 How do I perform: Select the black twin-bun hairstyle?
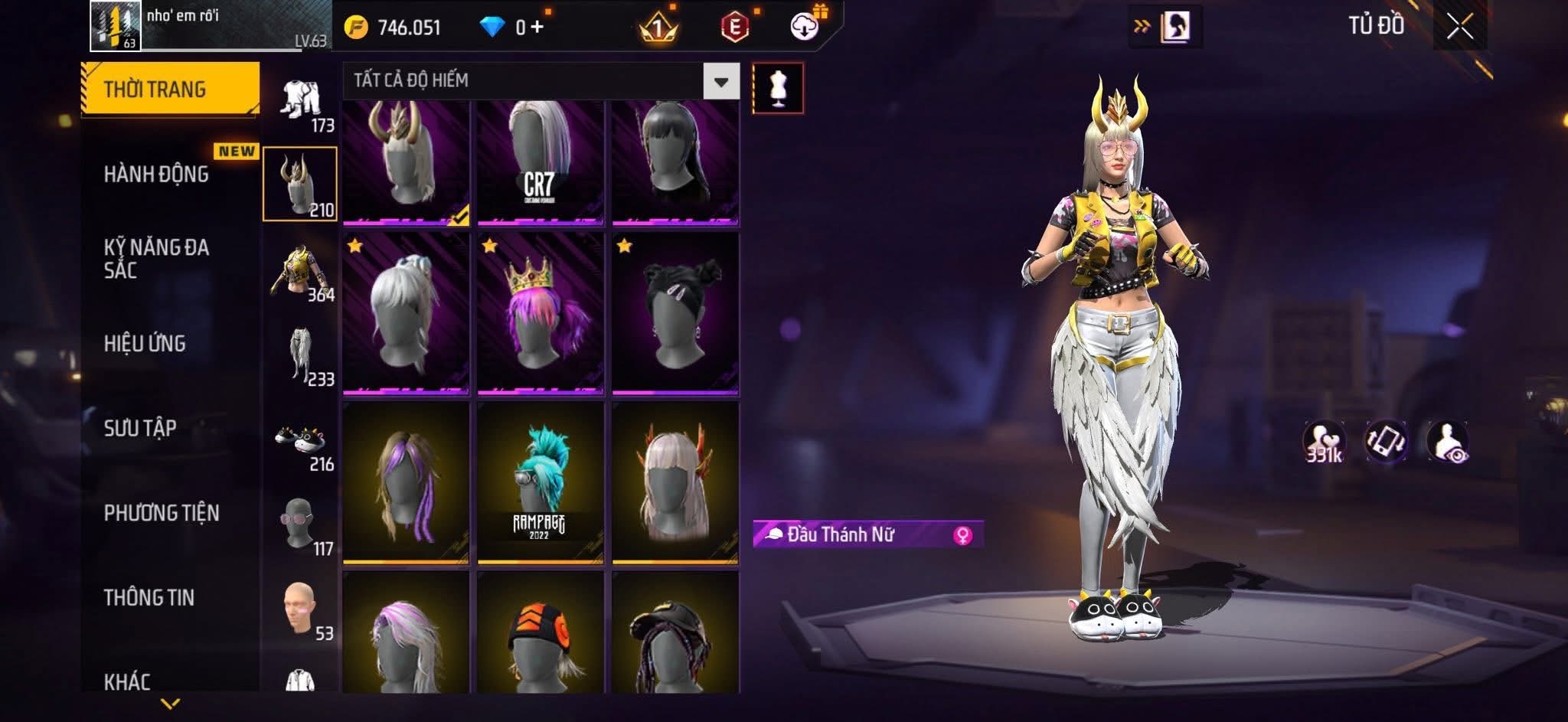(675, 314)
